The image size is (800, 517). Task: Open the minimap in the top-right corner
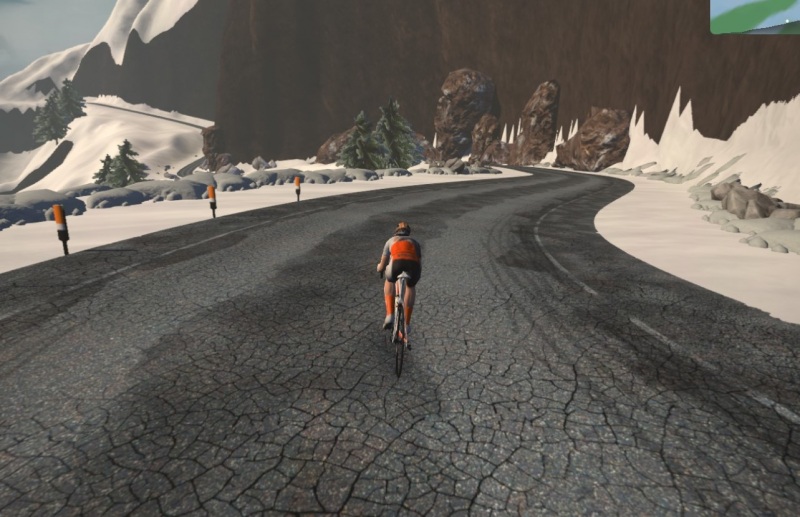click(x=755, y=16)
